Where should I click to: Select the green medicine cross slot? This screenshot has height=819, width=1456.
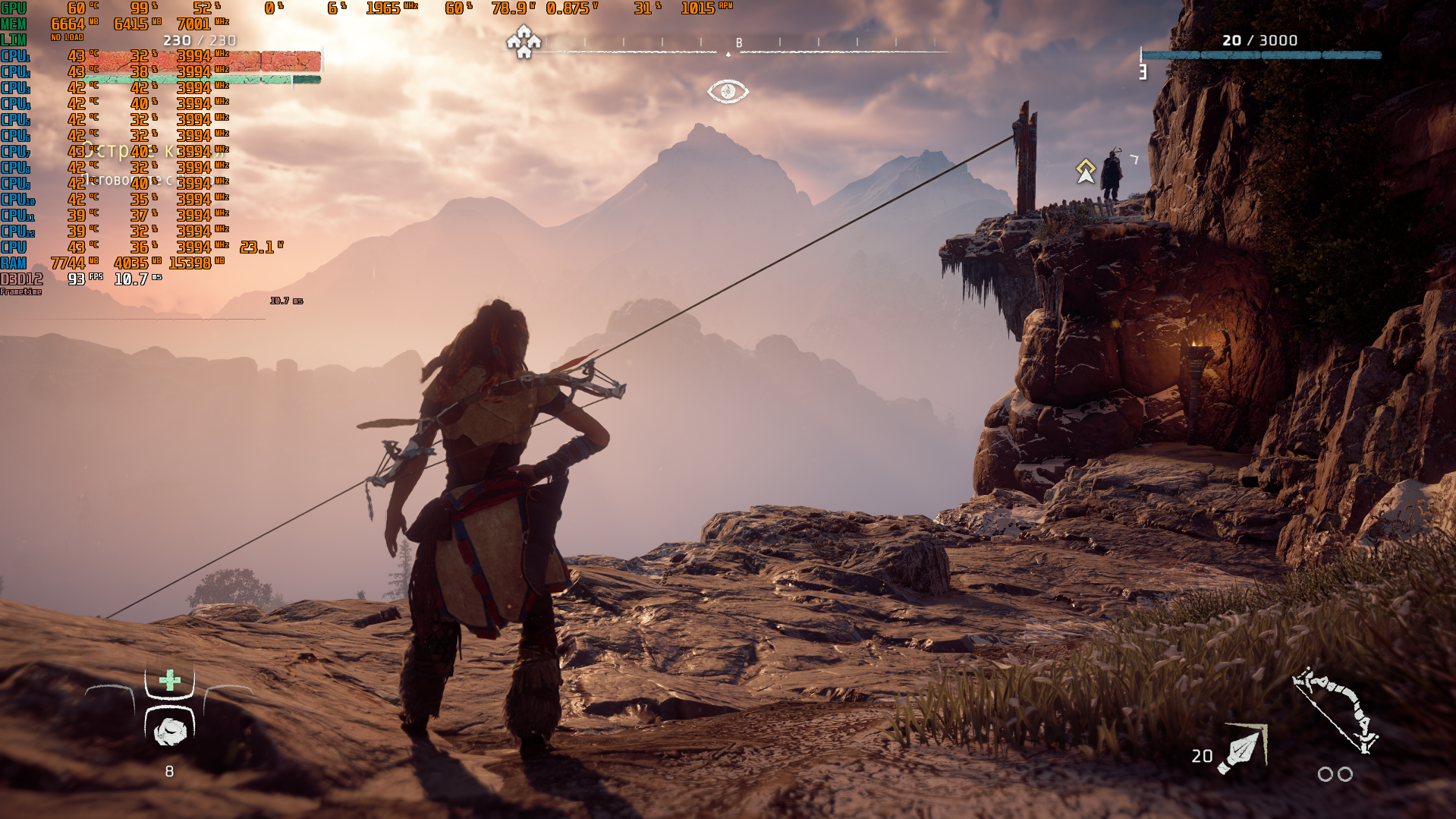point(170,680)
